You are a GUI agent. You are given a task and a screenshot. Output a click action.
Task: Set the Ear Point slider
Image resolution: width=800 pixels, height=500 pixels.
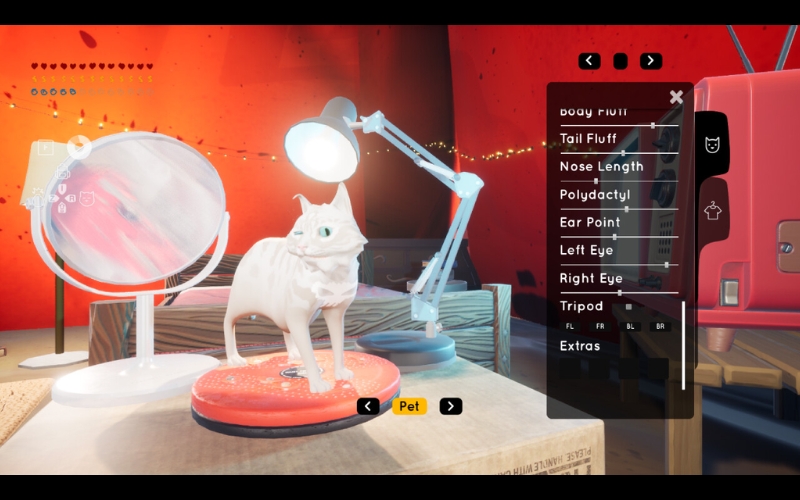614,237
